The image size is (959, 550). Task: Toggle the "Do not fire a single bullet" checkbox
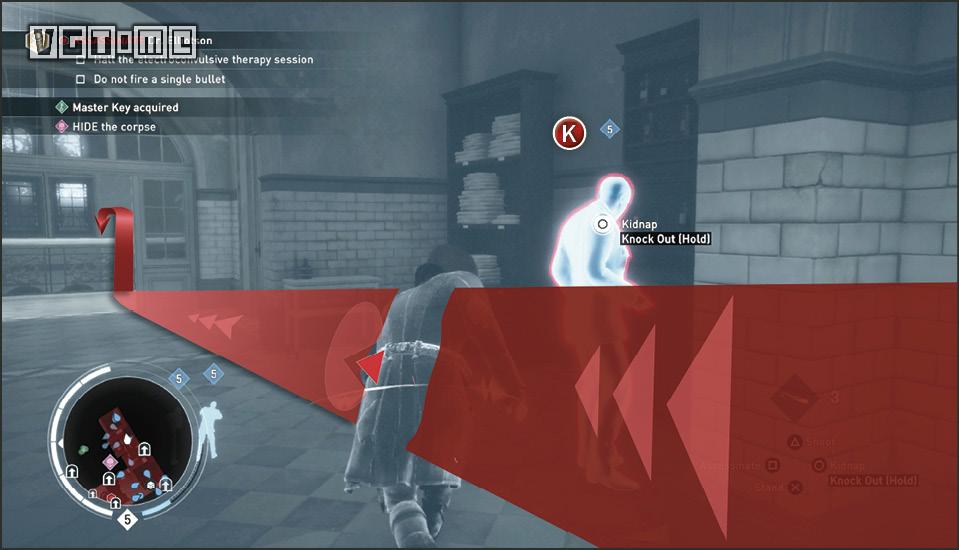(82, 79)
